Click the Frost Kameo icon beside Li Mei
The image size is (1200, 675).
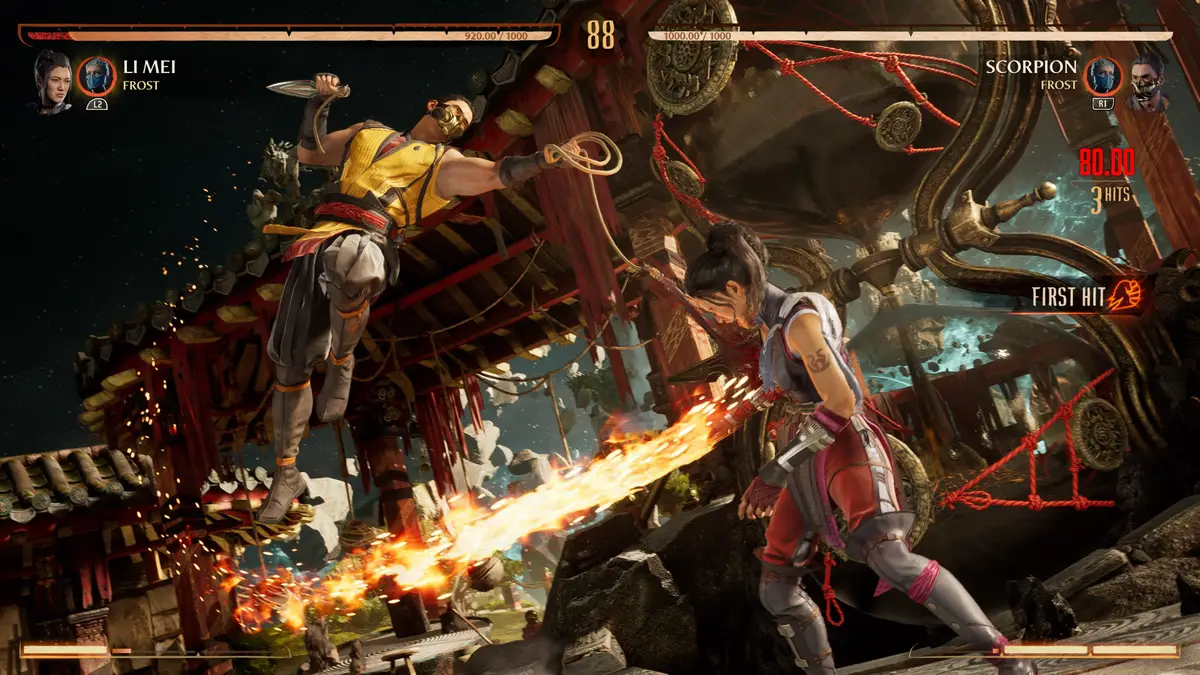coord(97,76)
